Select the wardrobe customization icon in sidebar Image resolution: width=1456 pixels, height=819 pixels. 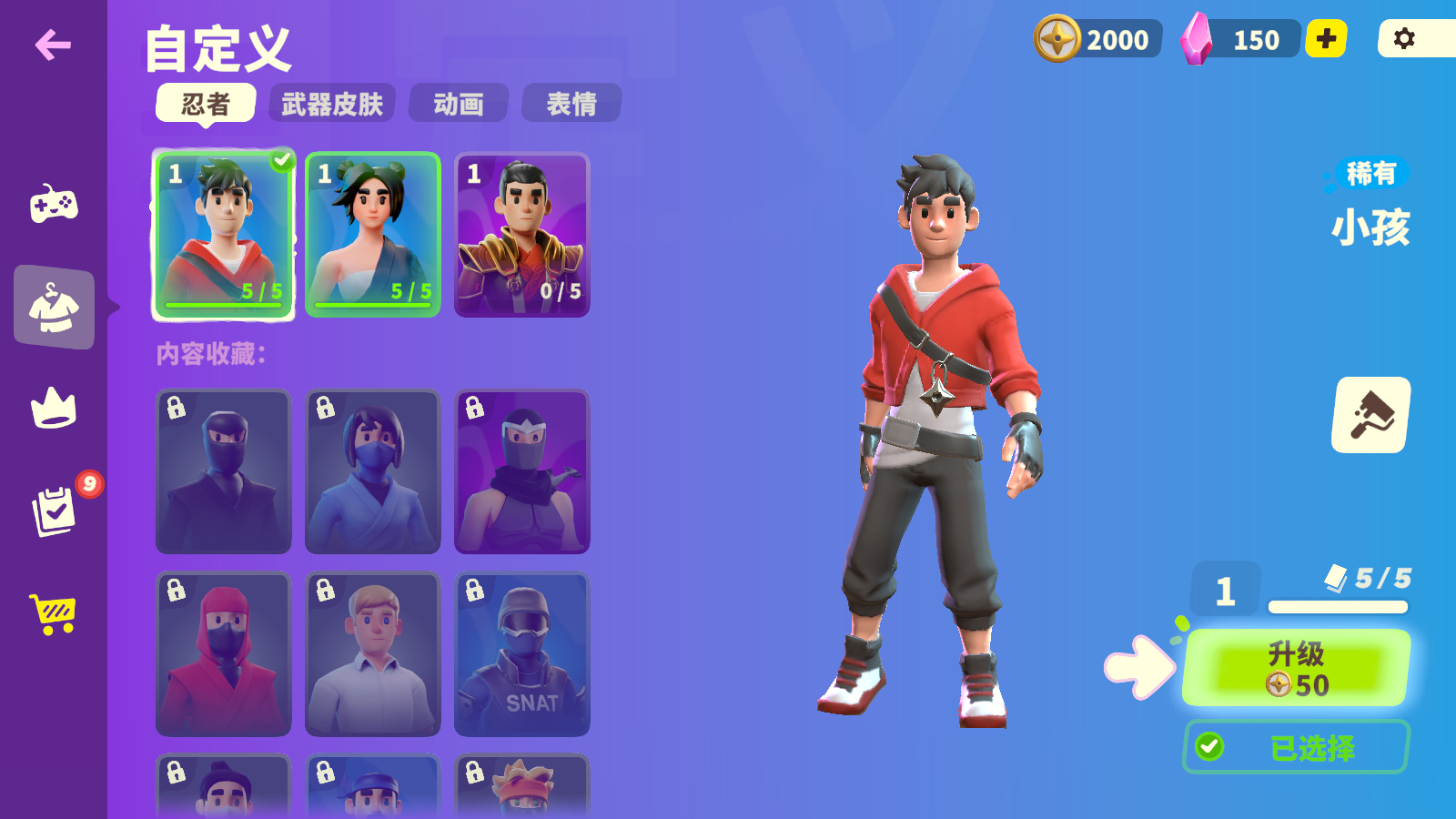52,308
